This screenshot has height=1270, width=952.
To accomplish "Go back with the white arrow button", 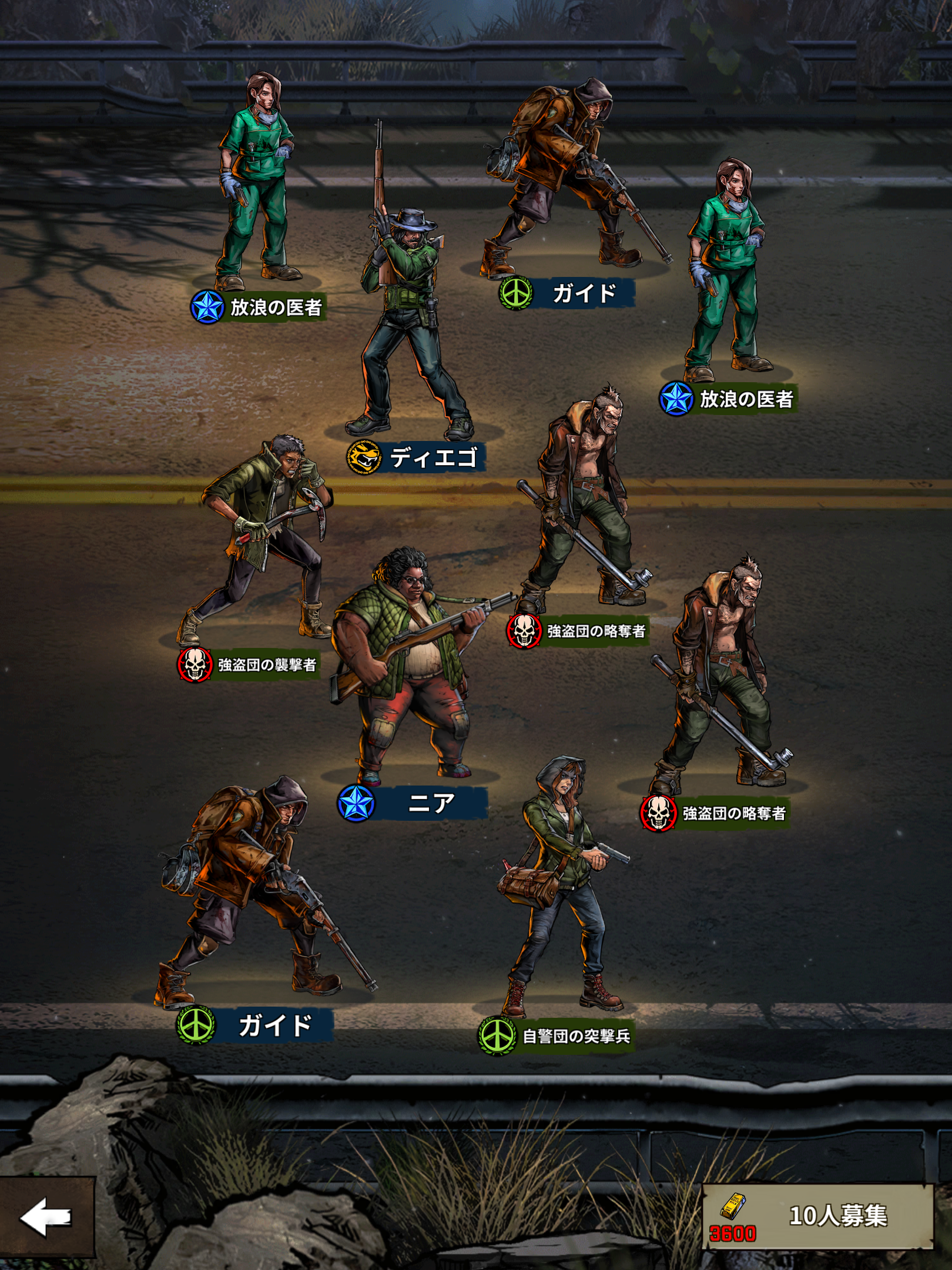I will point(46,1216).
